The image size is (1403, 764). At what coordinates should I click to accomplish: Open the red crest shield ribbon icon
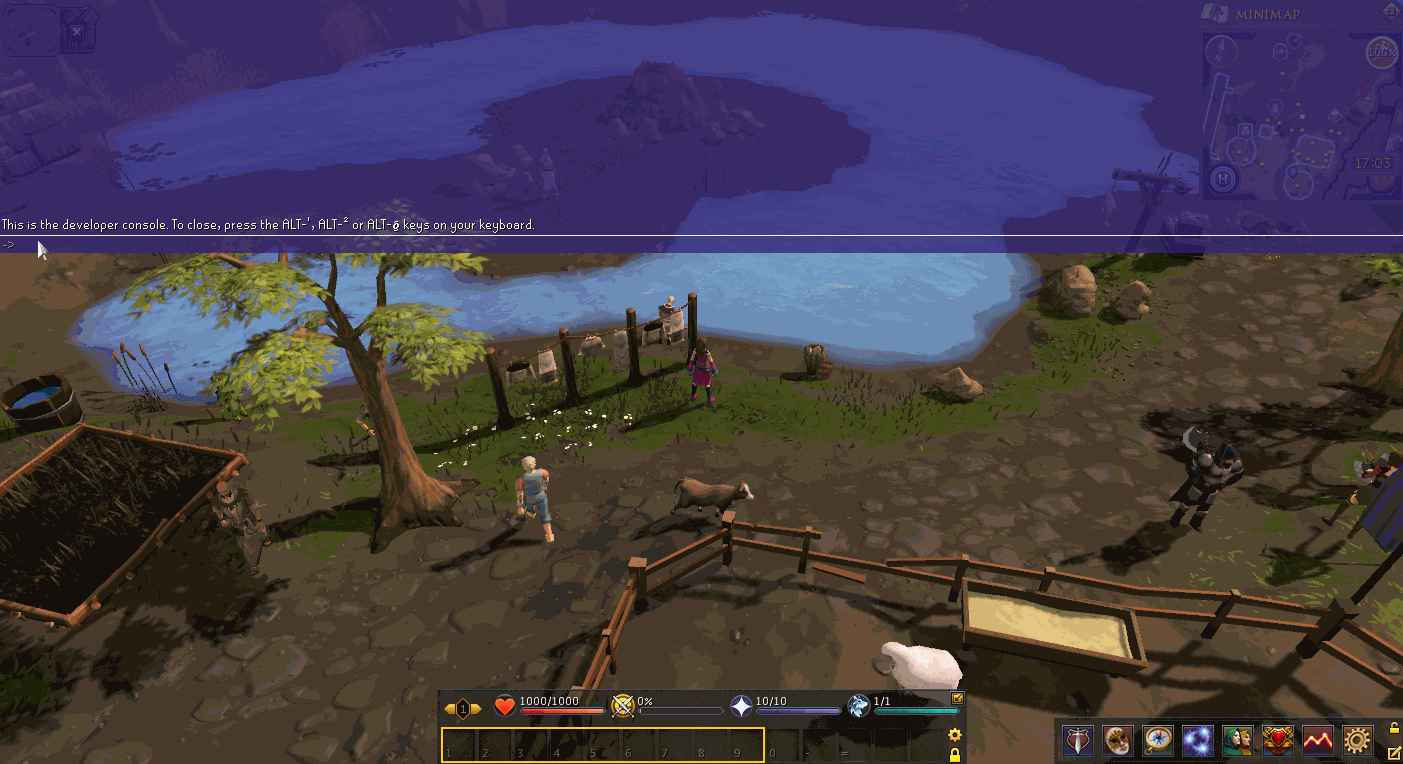click(1278, 741)
